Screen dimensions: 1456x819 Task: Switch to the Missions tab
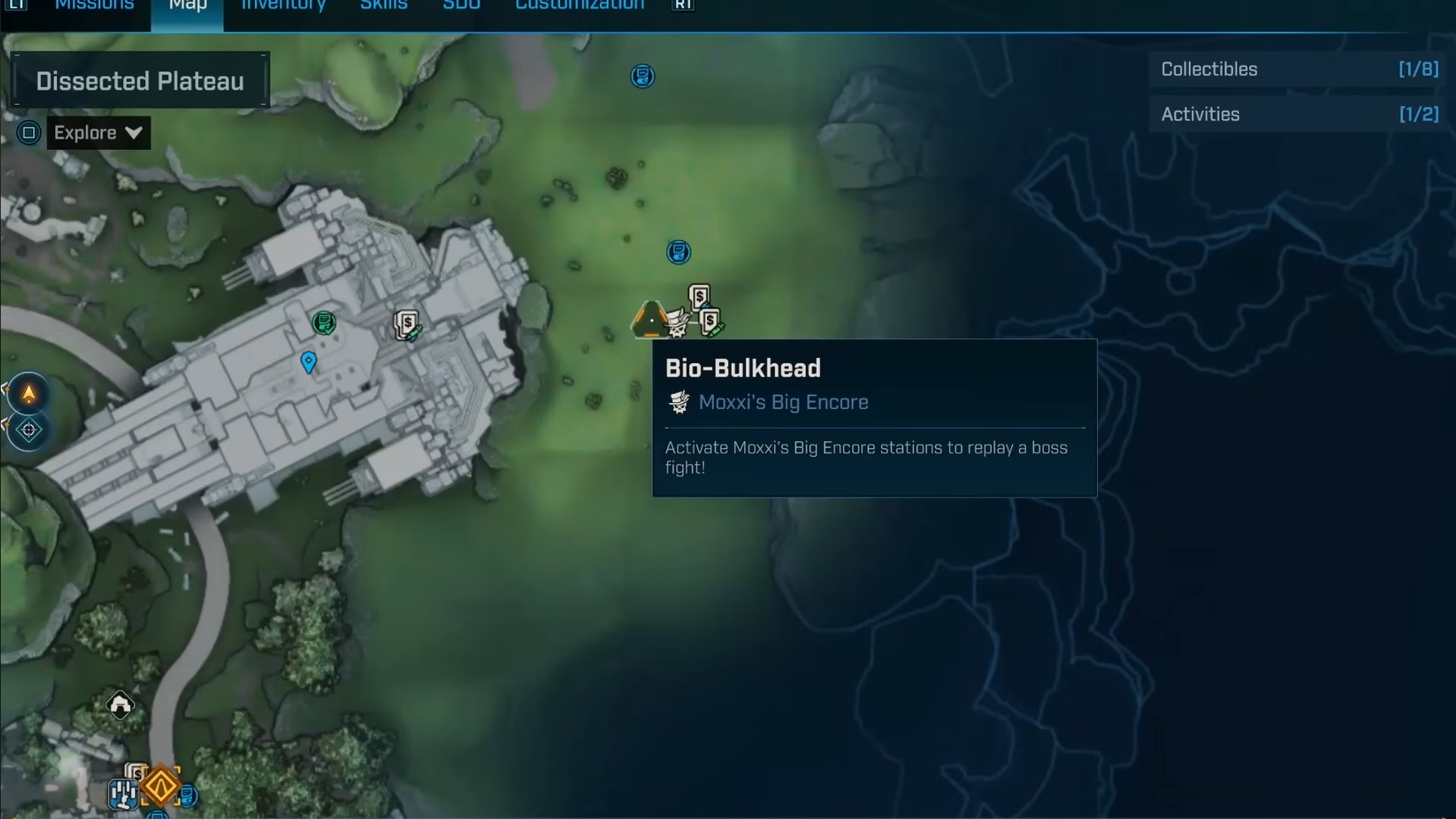(94, 6)
